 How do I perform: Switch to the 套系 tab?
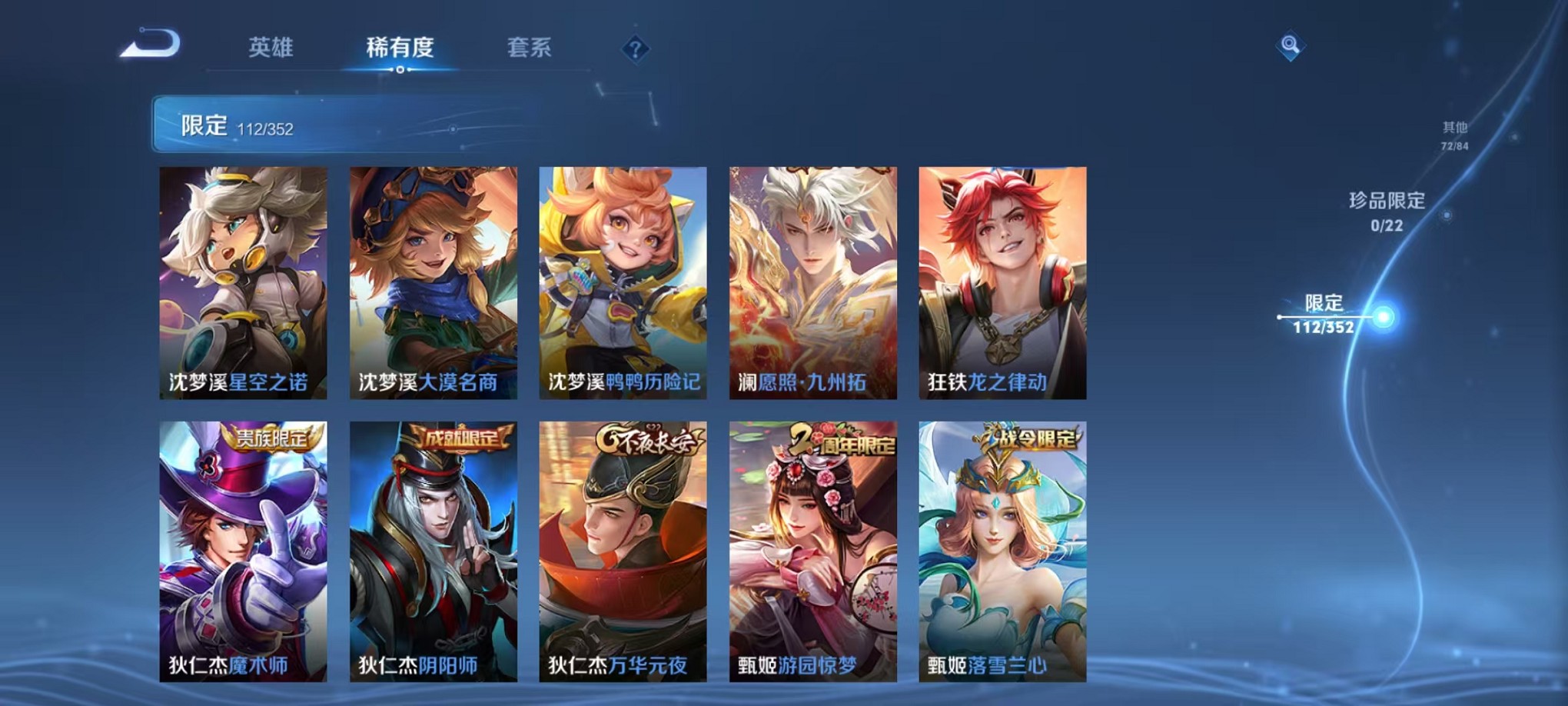[530, 47]
